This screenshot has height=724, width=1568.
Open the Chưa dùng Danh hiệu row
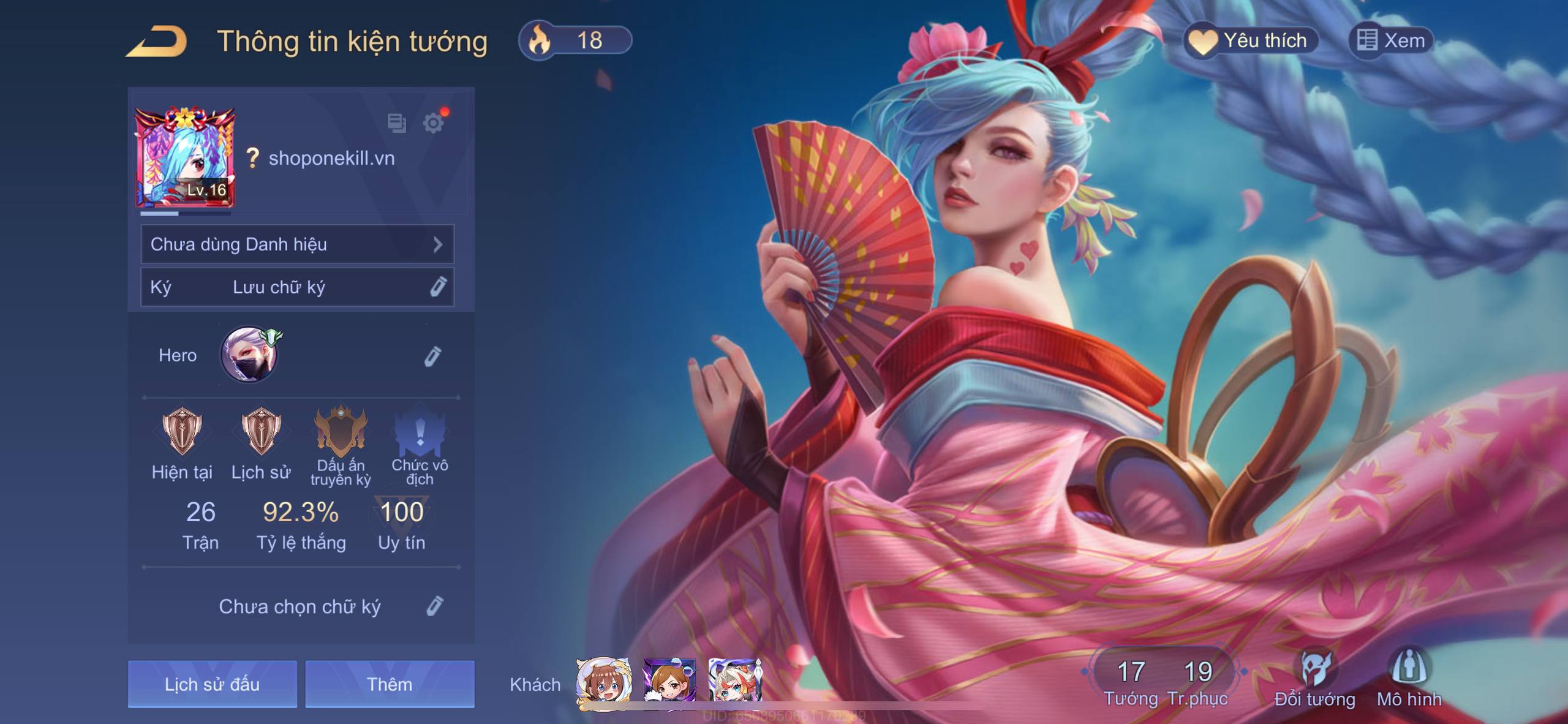click(297, 244)
